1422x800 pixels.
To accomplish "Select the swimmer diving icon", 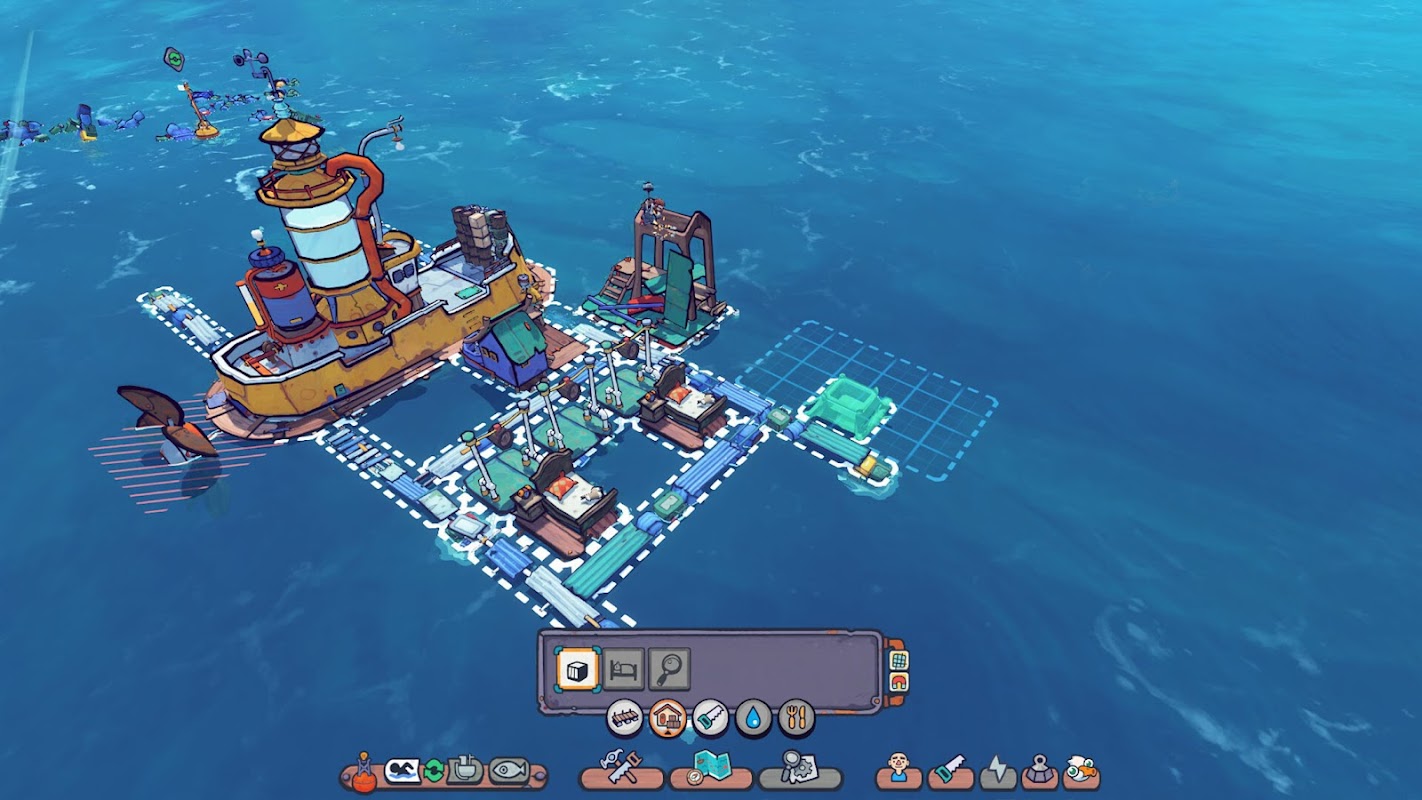I will [401, 771].
